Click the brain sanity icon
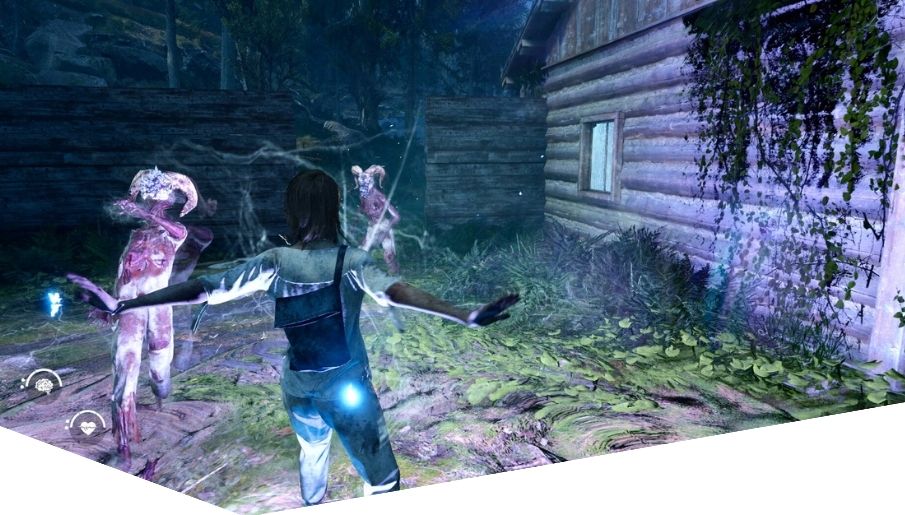The width and height of the screenshot is (905, 515). coord(43,384)
